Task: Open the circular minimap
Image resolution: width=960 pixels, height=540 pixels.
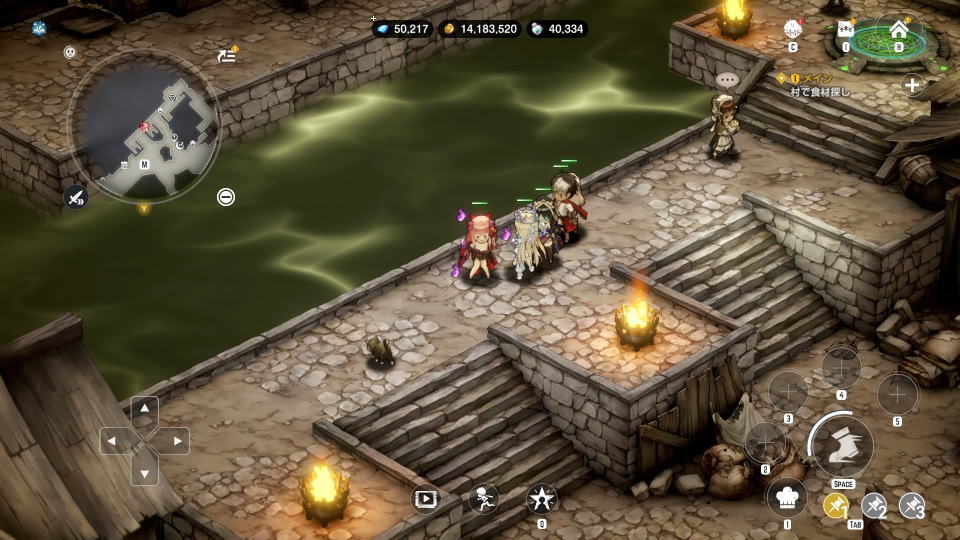Action: point(143,127)
